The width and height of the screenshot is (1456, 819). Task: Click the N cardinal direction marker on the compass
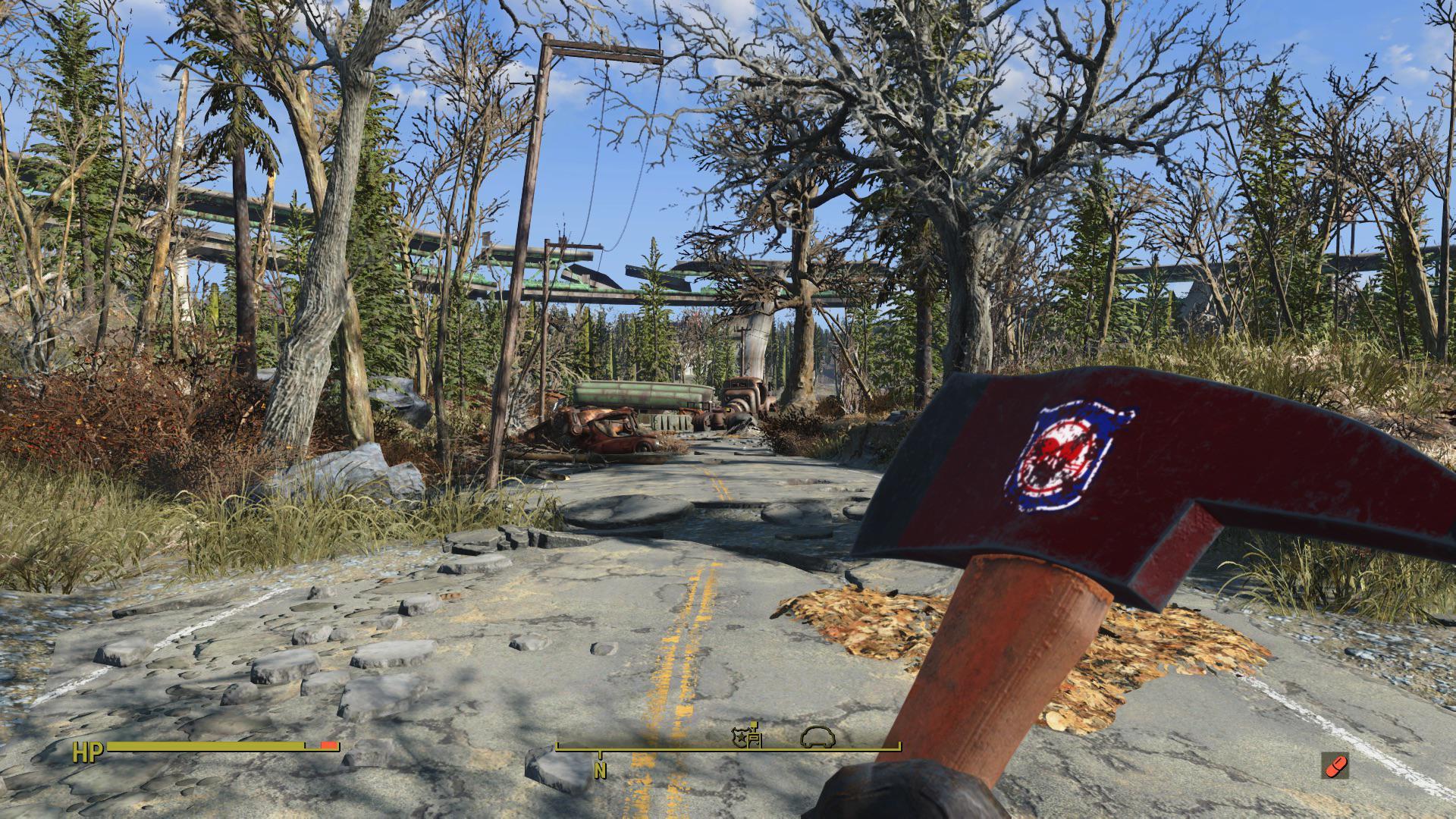(x=599, y=770)
